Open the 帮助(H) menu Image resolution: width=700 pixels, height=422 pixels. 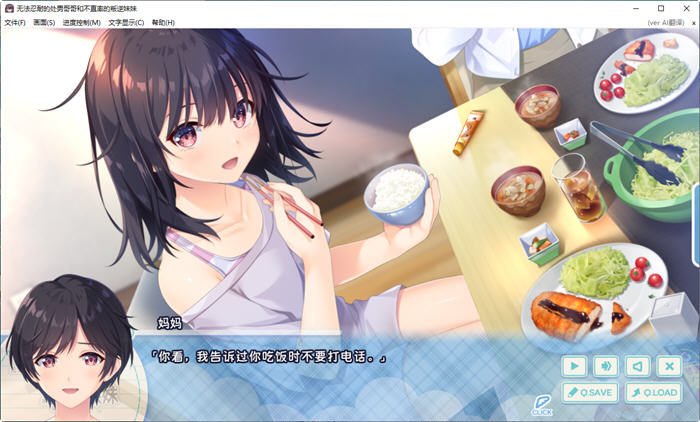point(163,22)
